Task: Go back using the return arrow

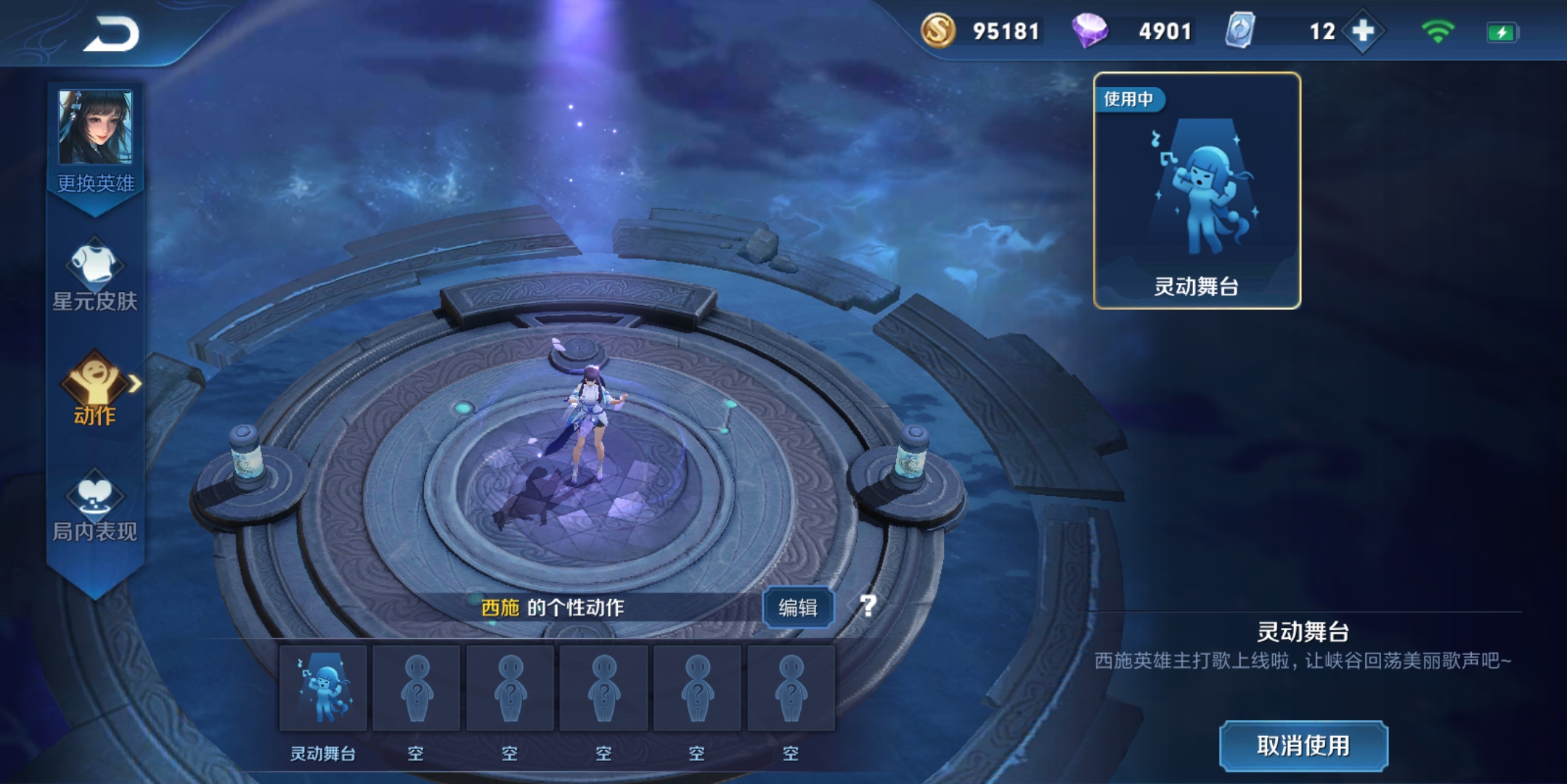Action: (x=112, y=34)
